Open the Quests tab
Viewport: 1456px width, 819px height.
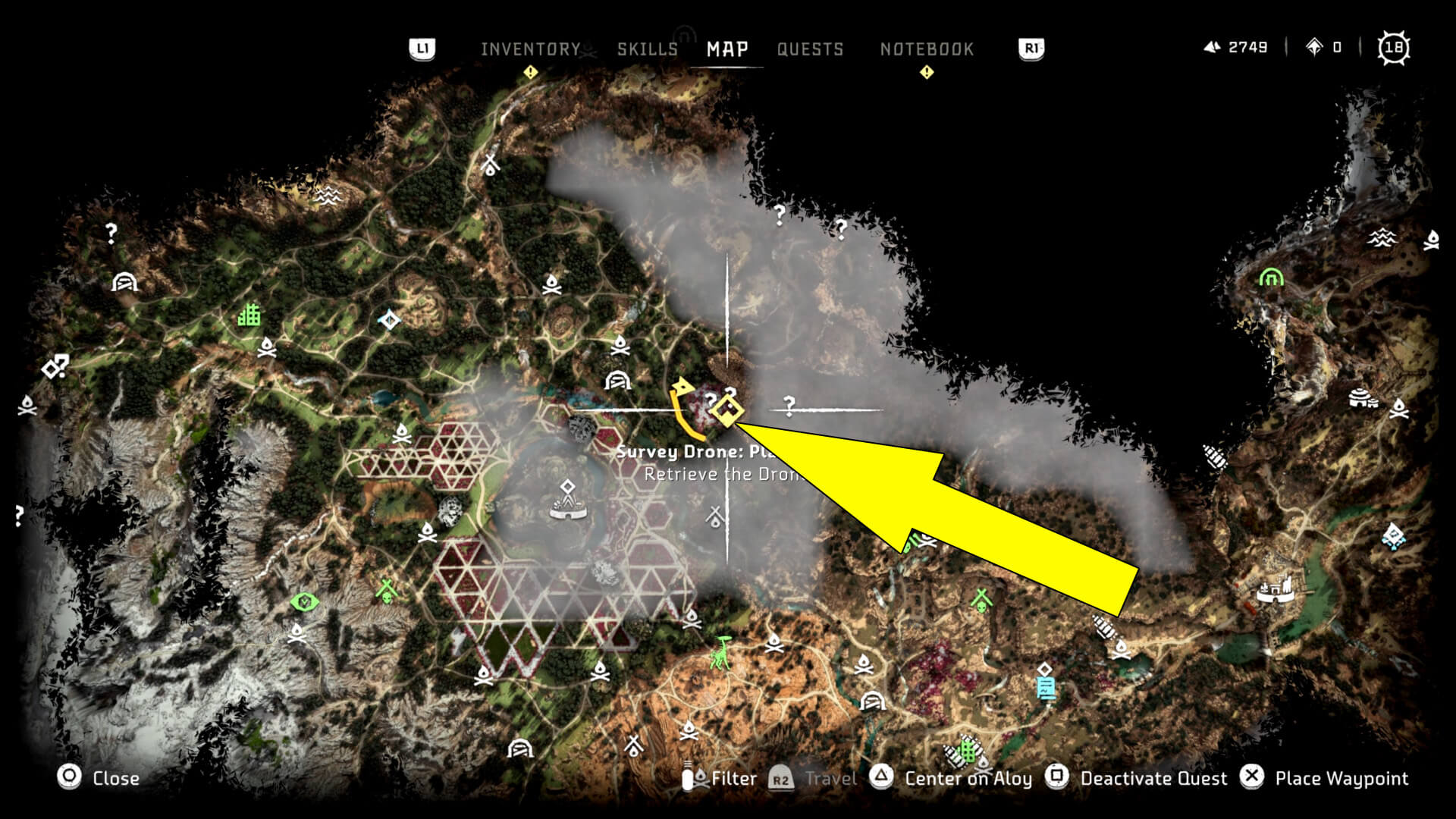(808, 49)
